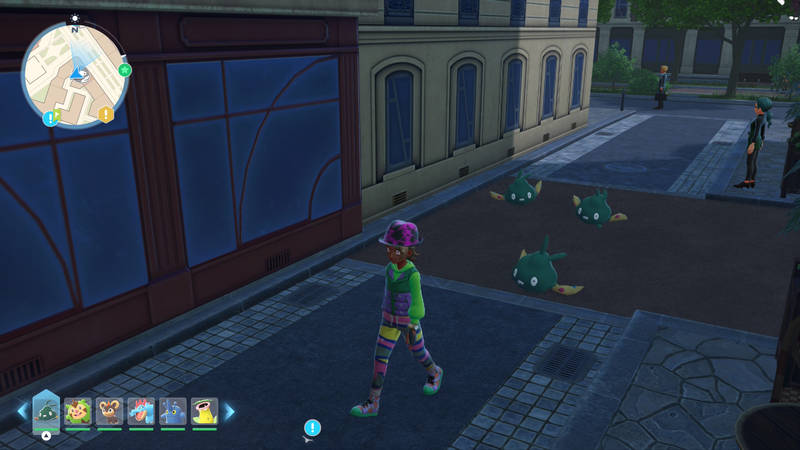Pick the blue crocodile Pokémon slot
This screenshot has width=800, height=450.
click(x=141, y=411)
